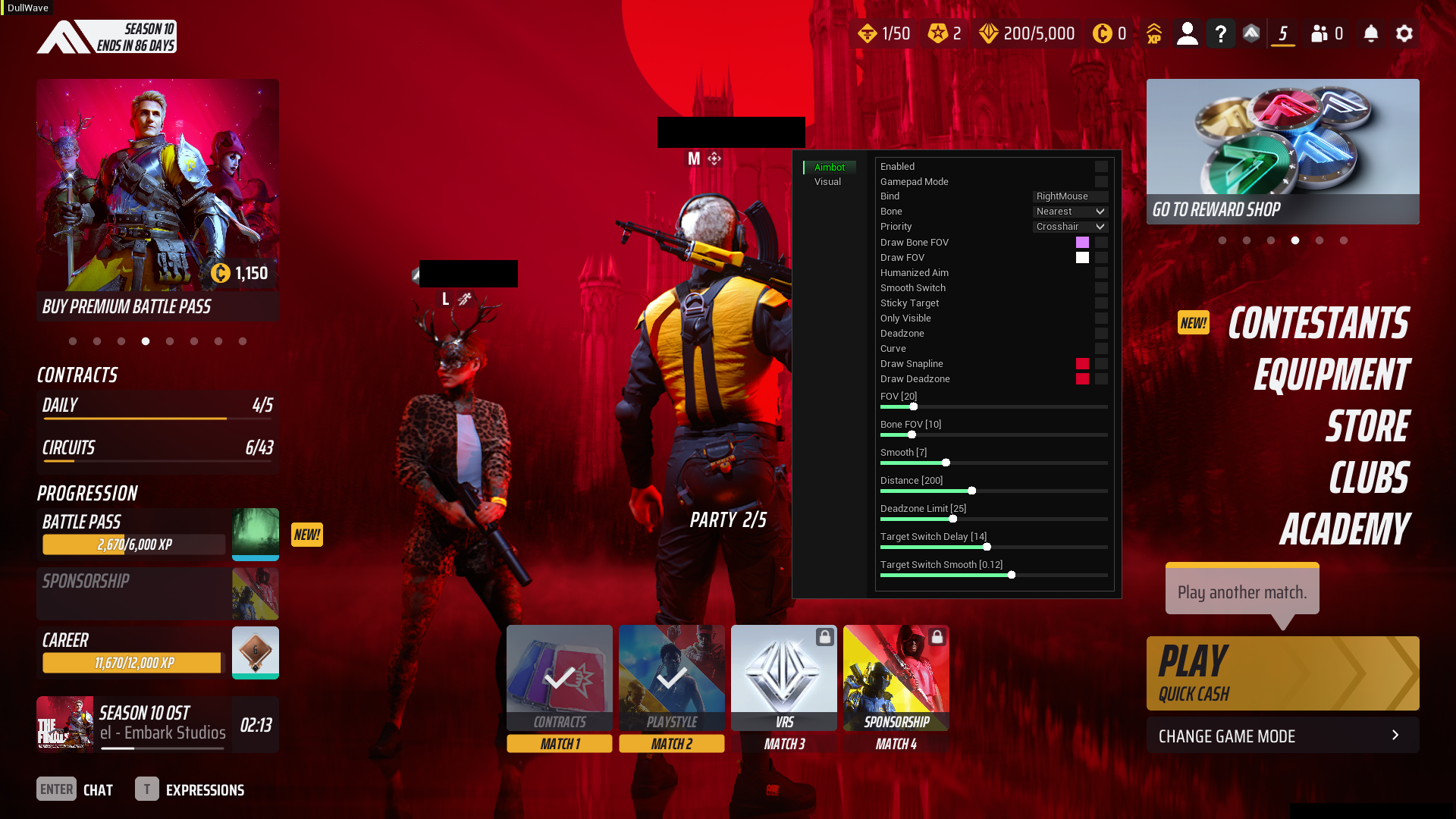
Task: Open the Change Game Mode selector
Action: click(x=1282, y=736)
